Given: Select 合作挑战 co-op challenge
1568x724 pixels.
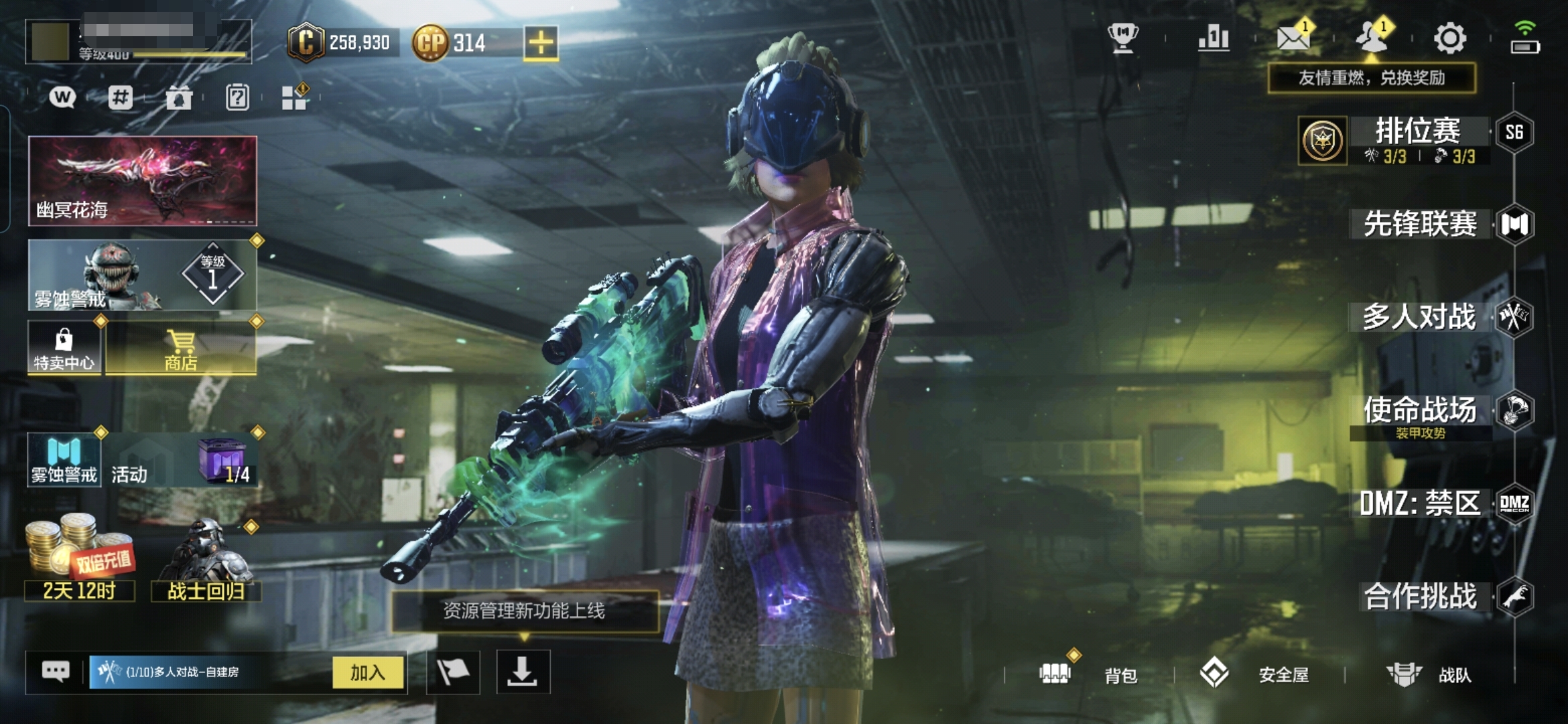Looking at the screenshot, I should pyautogui.click(x=1420, y=596).
